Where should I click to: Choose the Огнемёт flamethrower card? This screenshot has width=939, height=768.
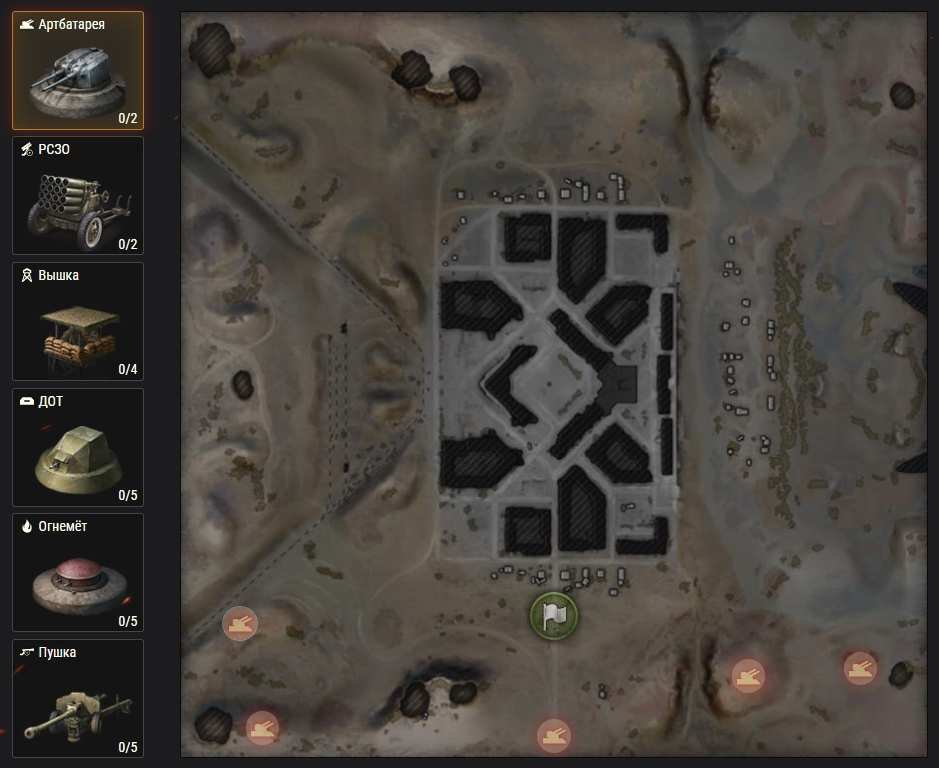tap(78, 574)
